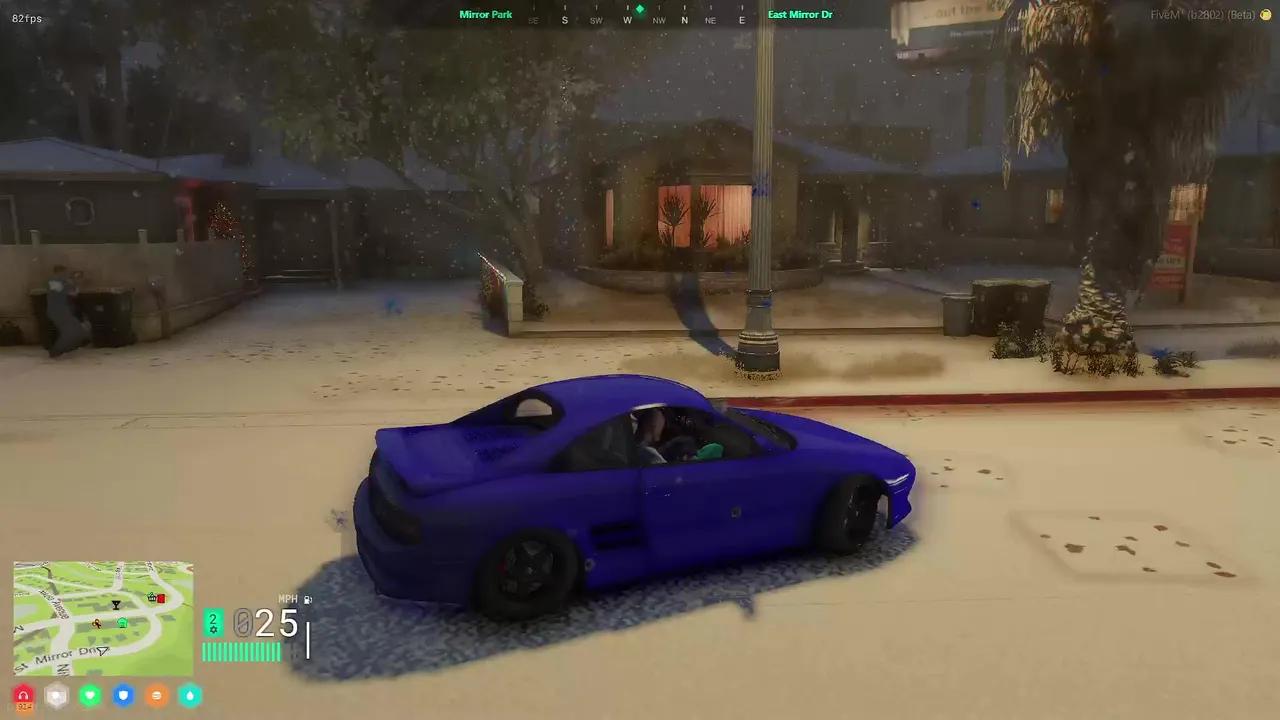Select the East Mirror Dr street name
Image resolution: width=1280 pixels, height=720 pixels.
pos(800,14)
